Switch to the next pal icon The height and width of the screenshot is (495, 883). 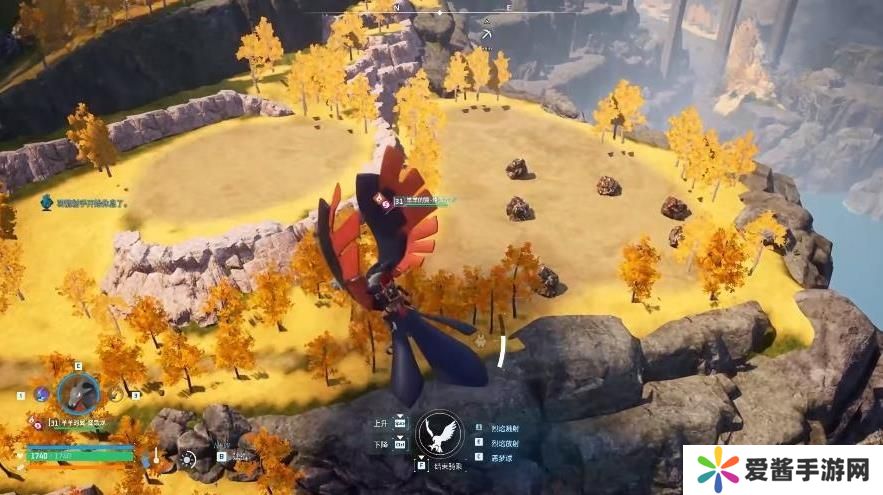point(117,394)
